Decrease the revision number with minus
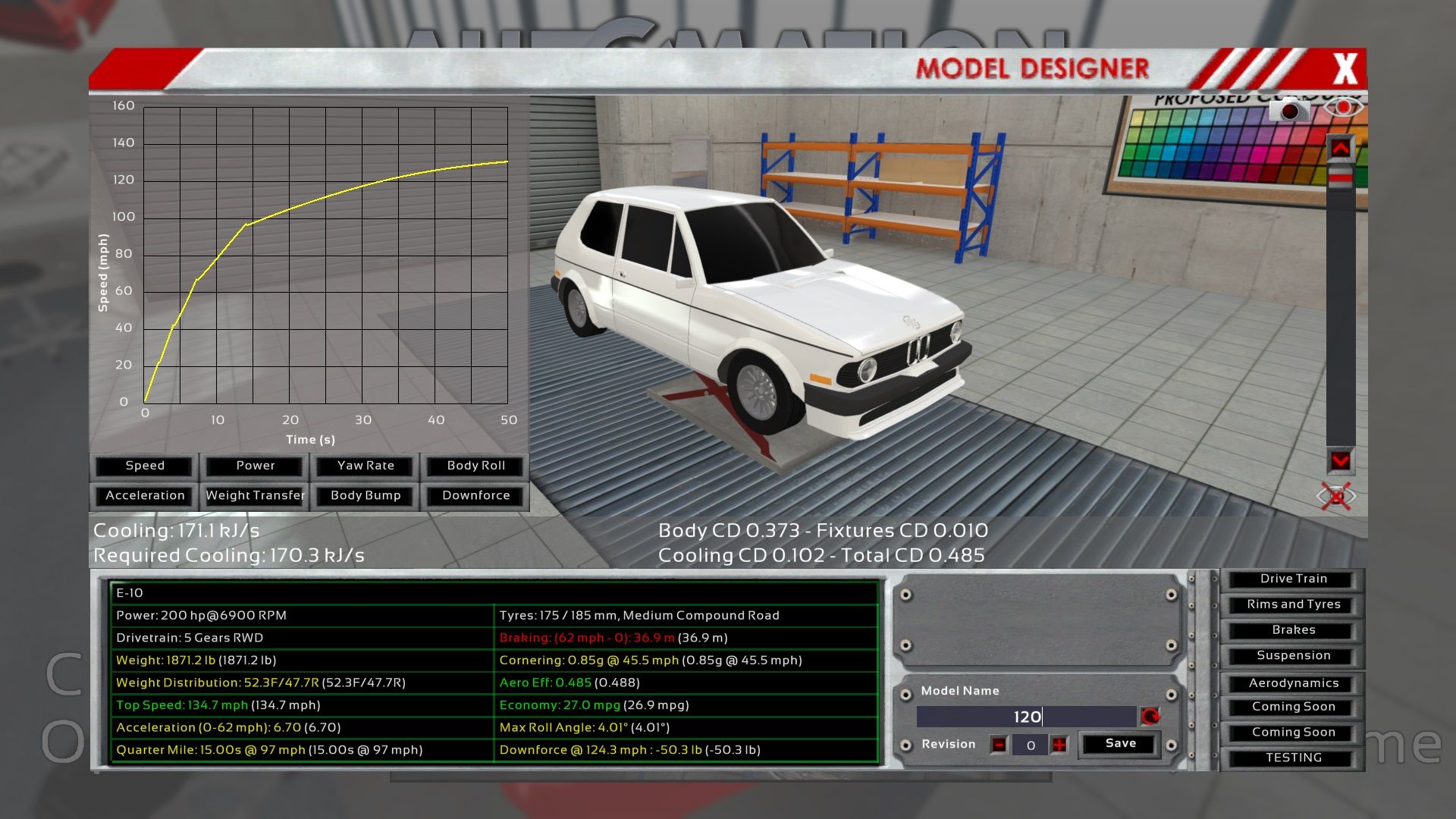This screenshot has width=1456, height=819. (x=999, y=745)
